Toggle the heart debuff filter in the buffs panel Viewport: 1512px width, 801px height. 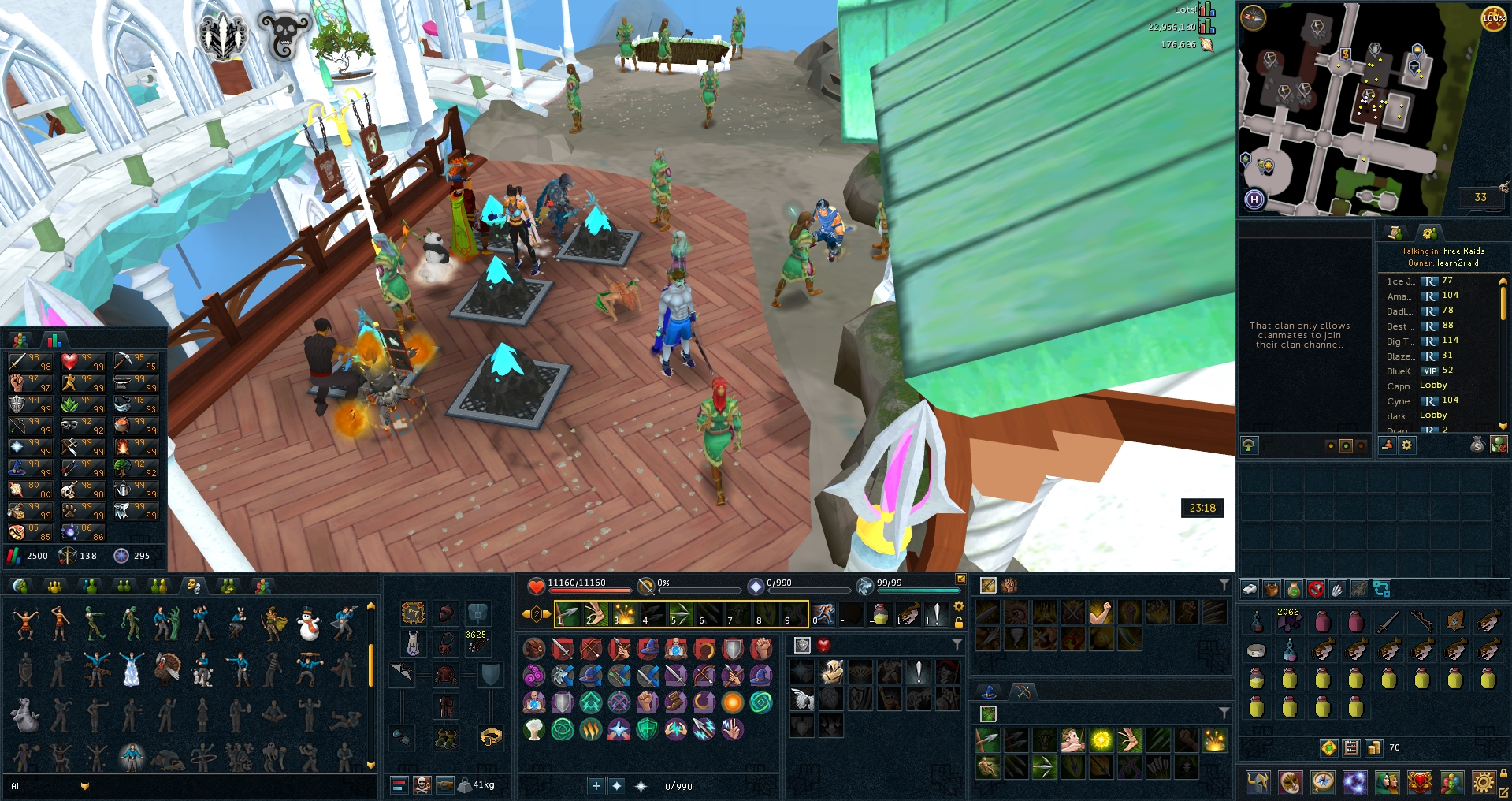coord(824,644)
